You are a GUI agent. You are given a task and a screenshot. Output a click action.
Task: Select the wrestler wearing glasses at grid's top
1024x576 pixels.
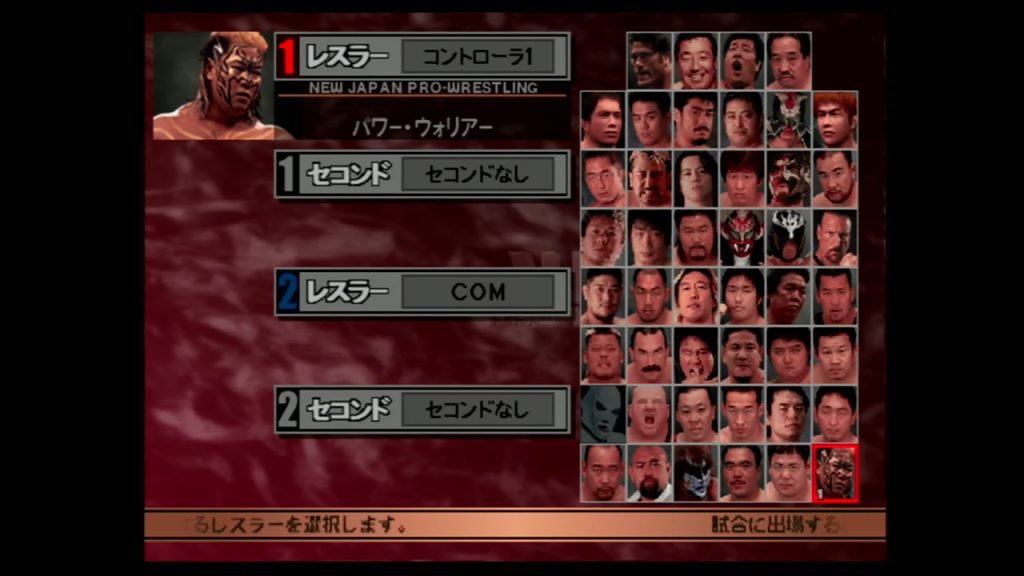coord(649,60)
